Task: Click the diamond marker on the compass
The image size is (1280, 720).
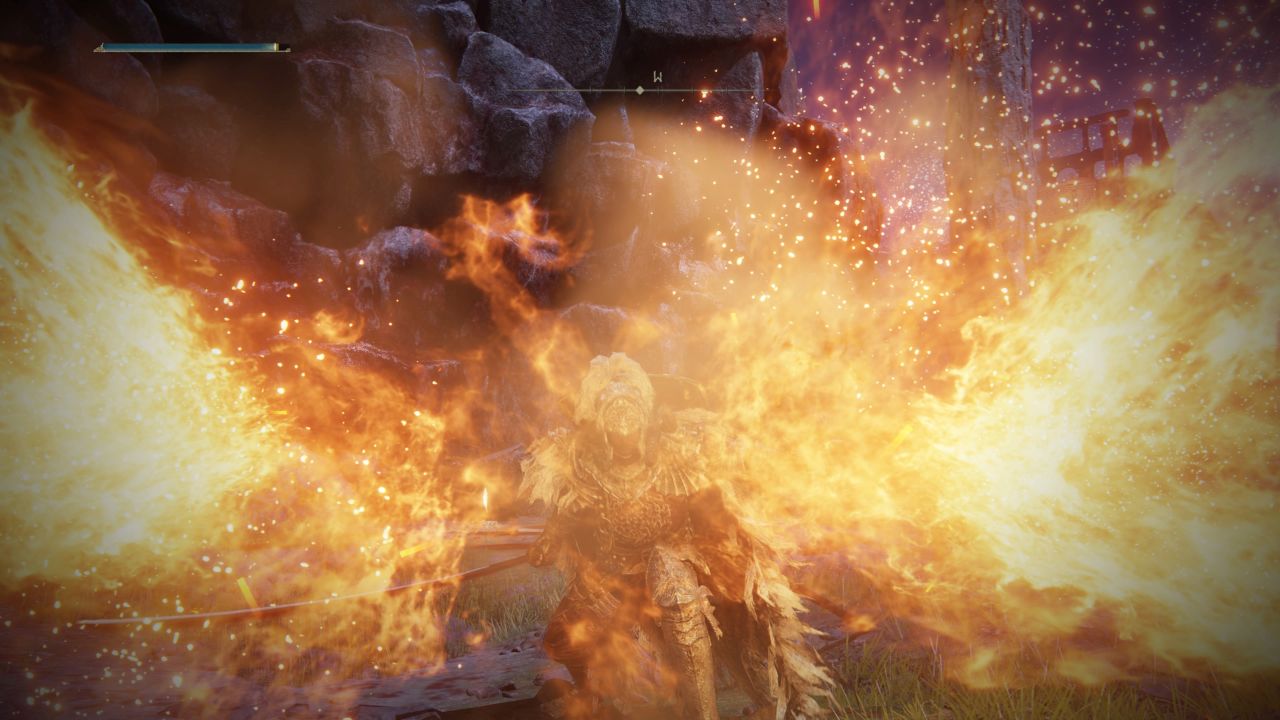Action: pos(640,90)
